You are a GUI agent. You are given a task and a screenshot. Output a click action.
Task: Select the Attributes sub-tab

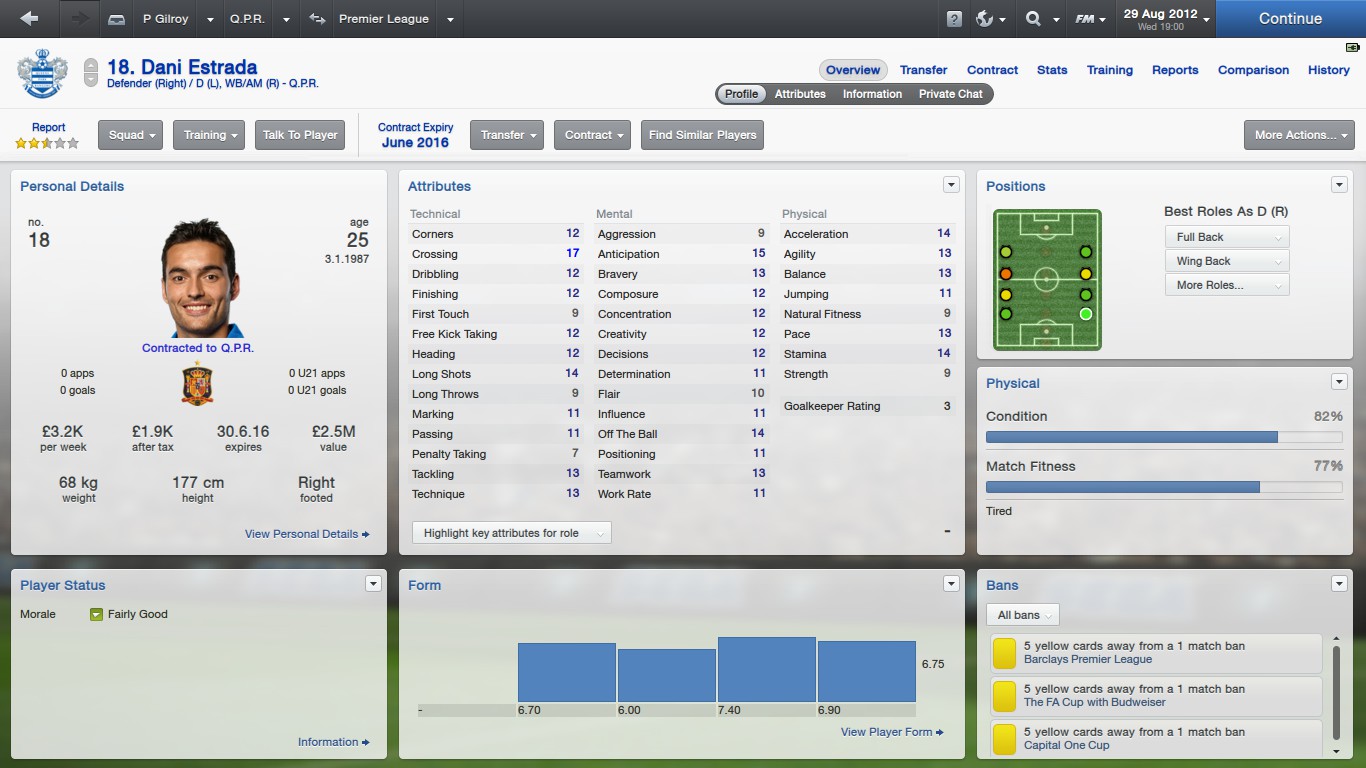pyautogui.click(x=800, y=94)
